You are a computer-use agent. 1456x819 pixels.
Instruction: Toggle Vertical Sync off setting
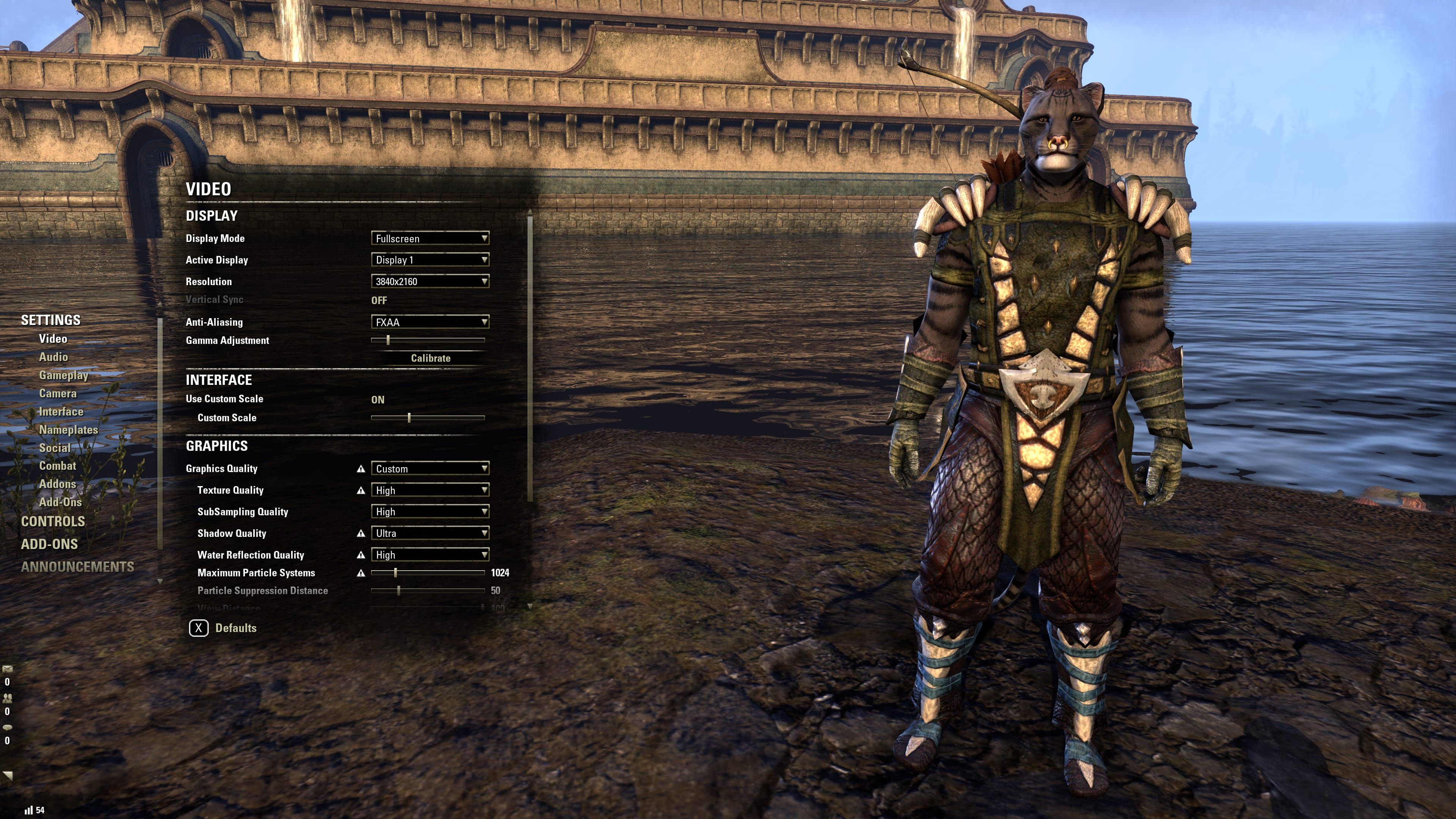(x=379, y=300)
